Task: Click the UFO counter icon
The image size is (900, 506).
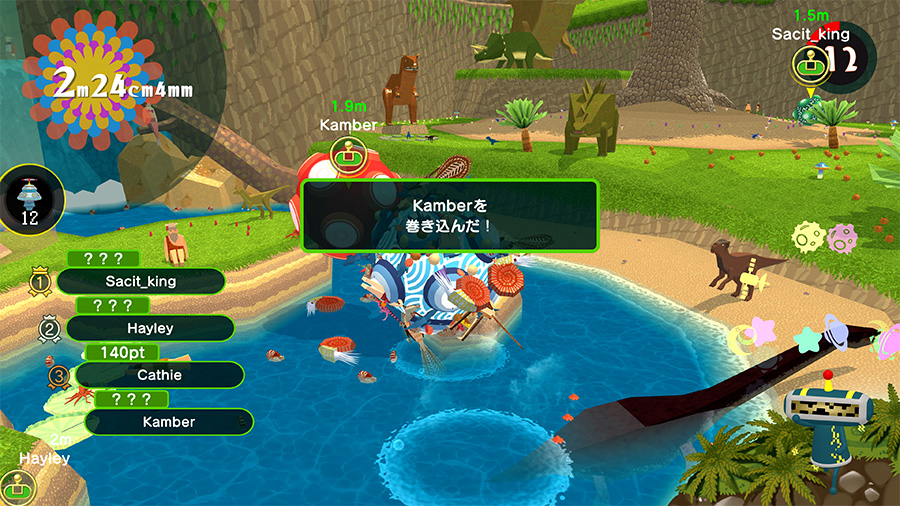Action: pyautogui.click(x=30, y=199)
